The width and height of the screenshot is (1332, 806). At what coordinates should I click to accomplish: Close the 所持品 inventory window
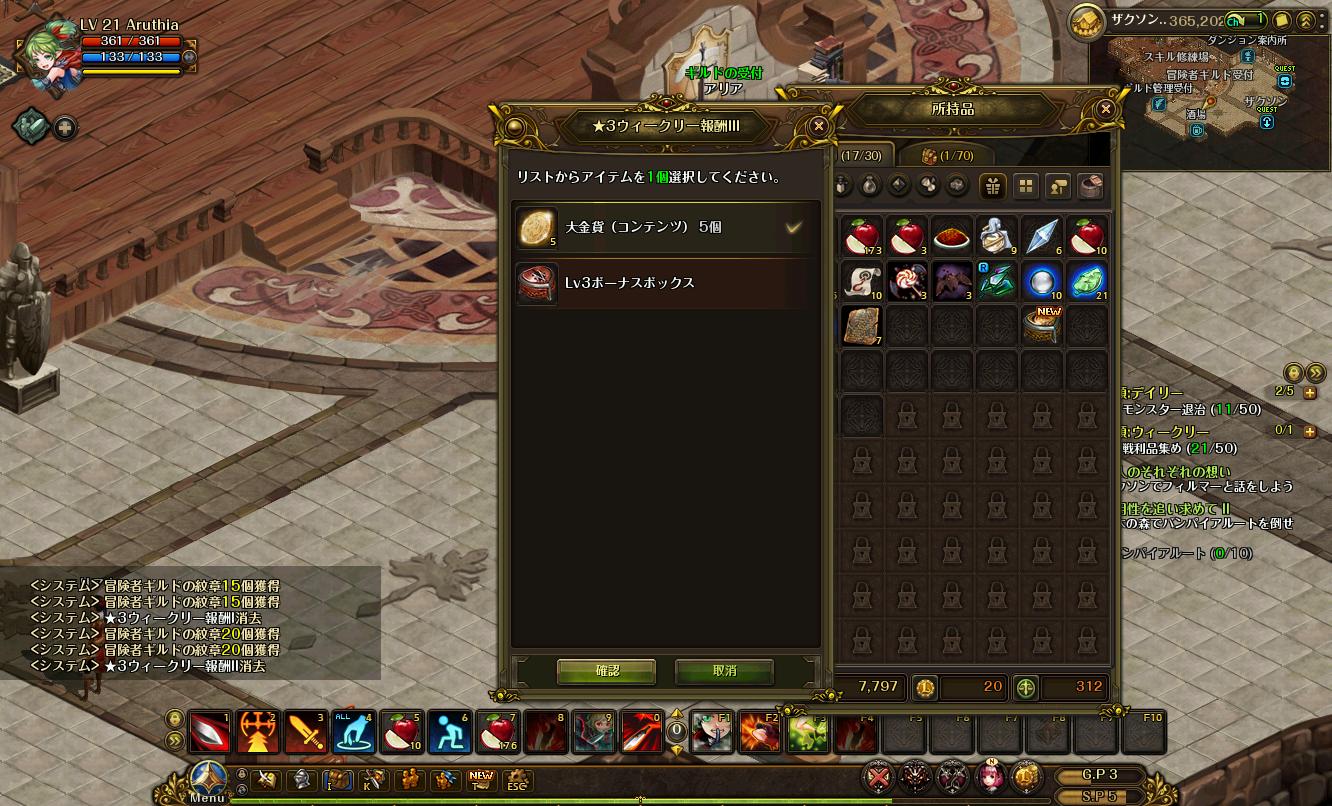pyautogui.click(x=1105, y=109)
